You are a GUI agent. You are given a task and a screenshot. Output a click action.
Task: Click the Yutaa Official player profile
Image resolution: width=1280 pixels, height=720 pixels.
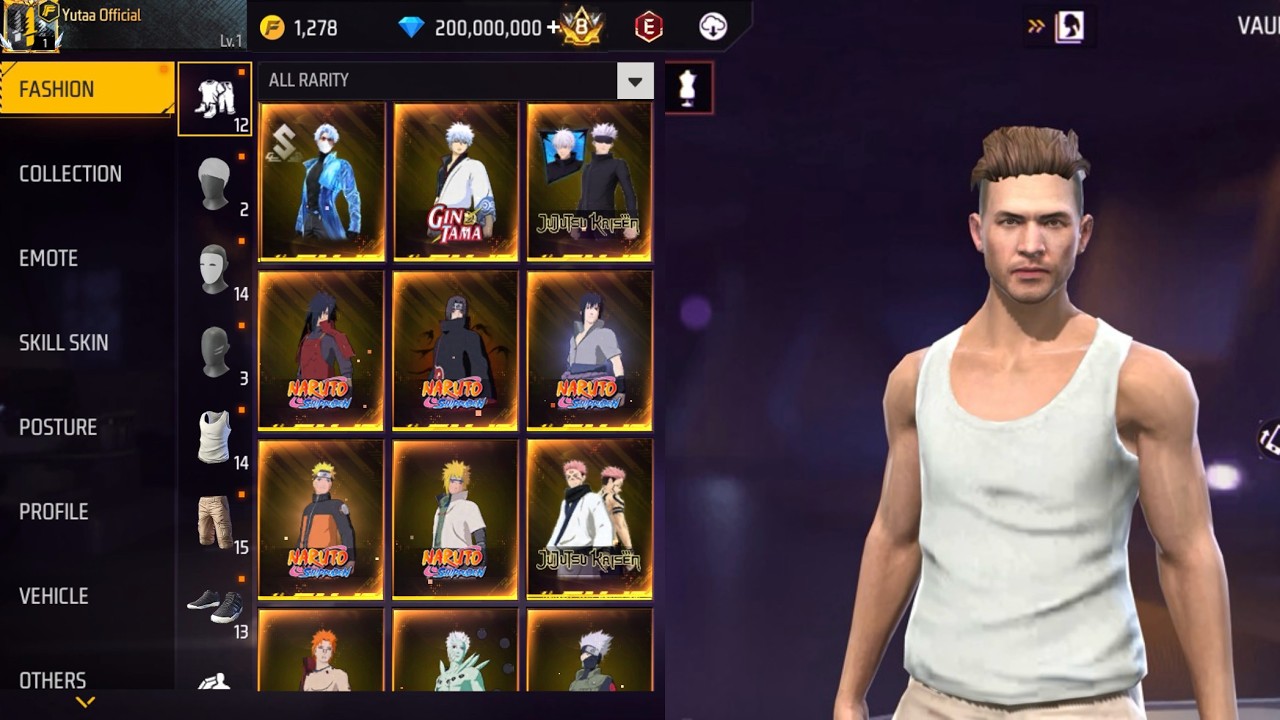tap(100, 16)
